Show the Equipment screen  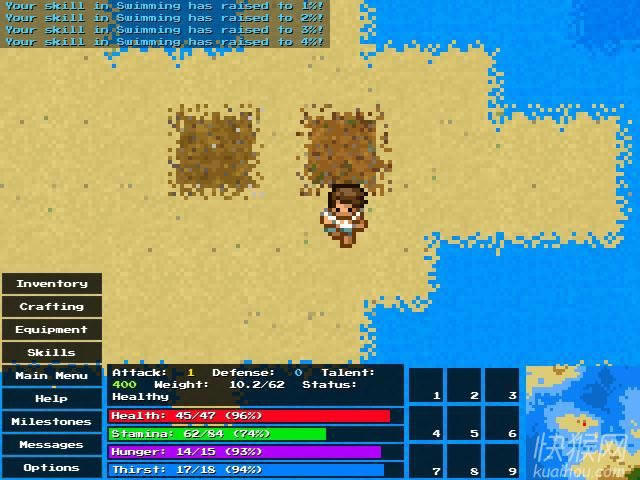tap(52, 330)
